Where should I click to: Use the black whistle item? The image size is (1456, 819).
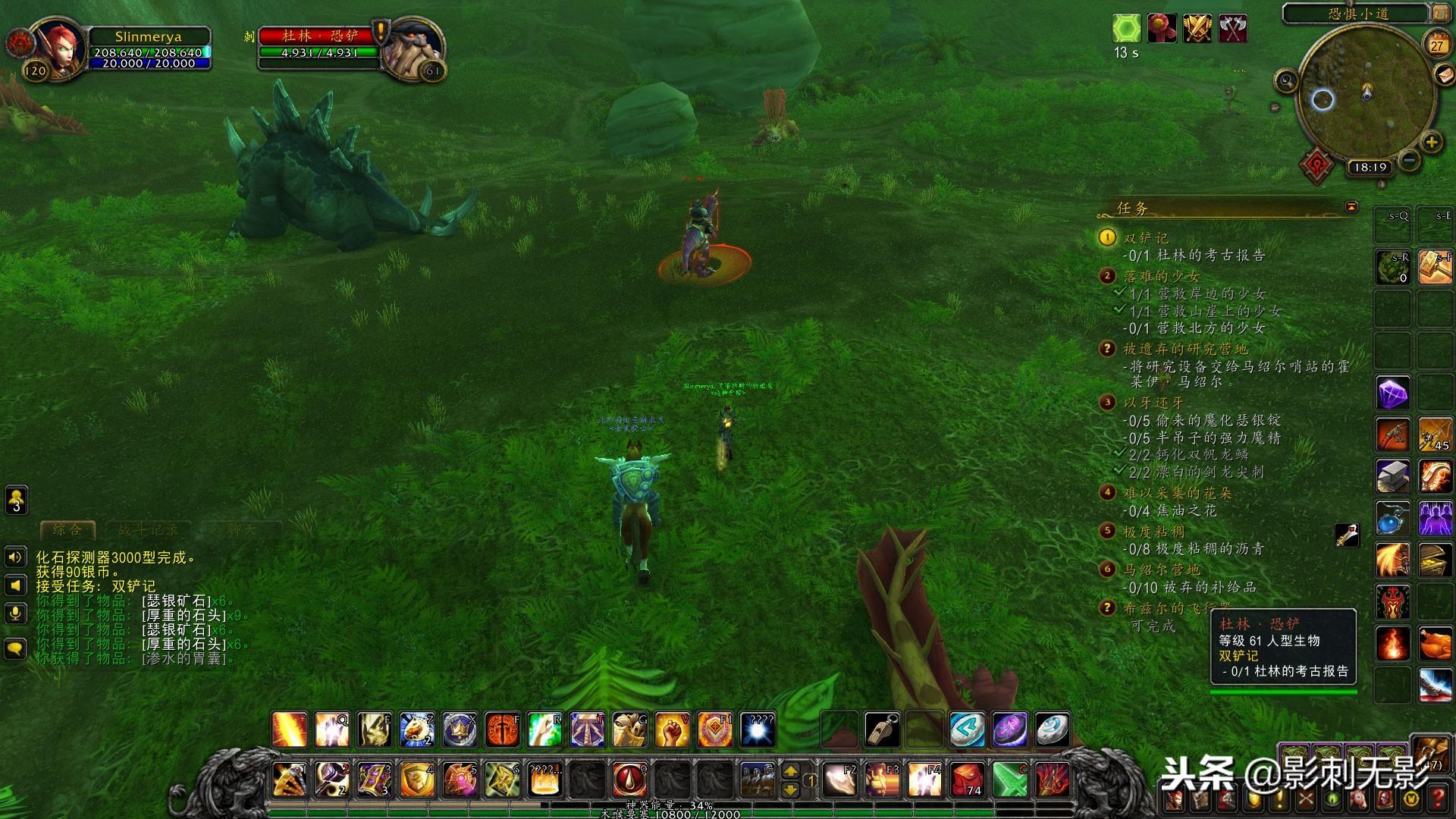pos(883,730)
